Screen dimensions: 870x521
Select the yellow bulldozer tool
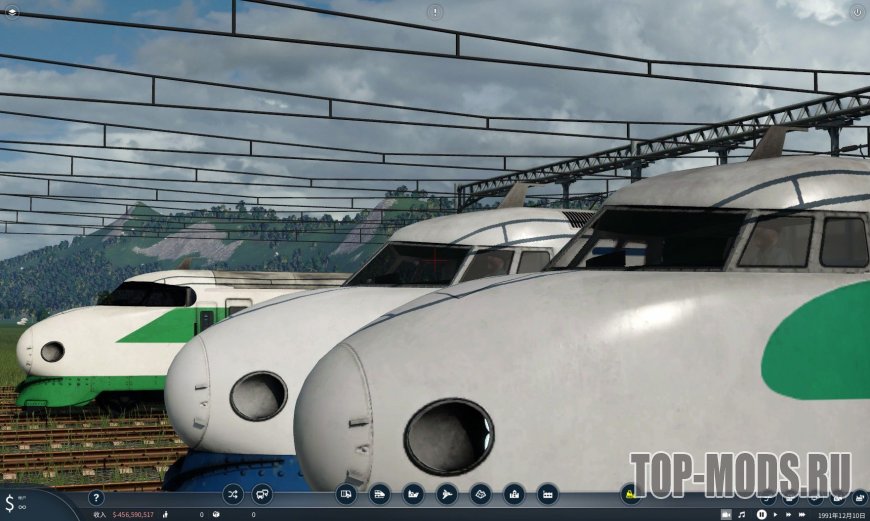[631, 493]
